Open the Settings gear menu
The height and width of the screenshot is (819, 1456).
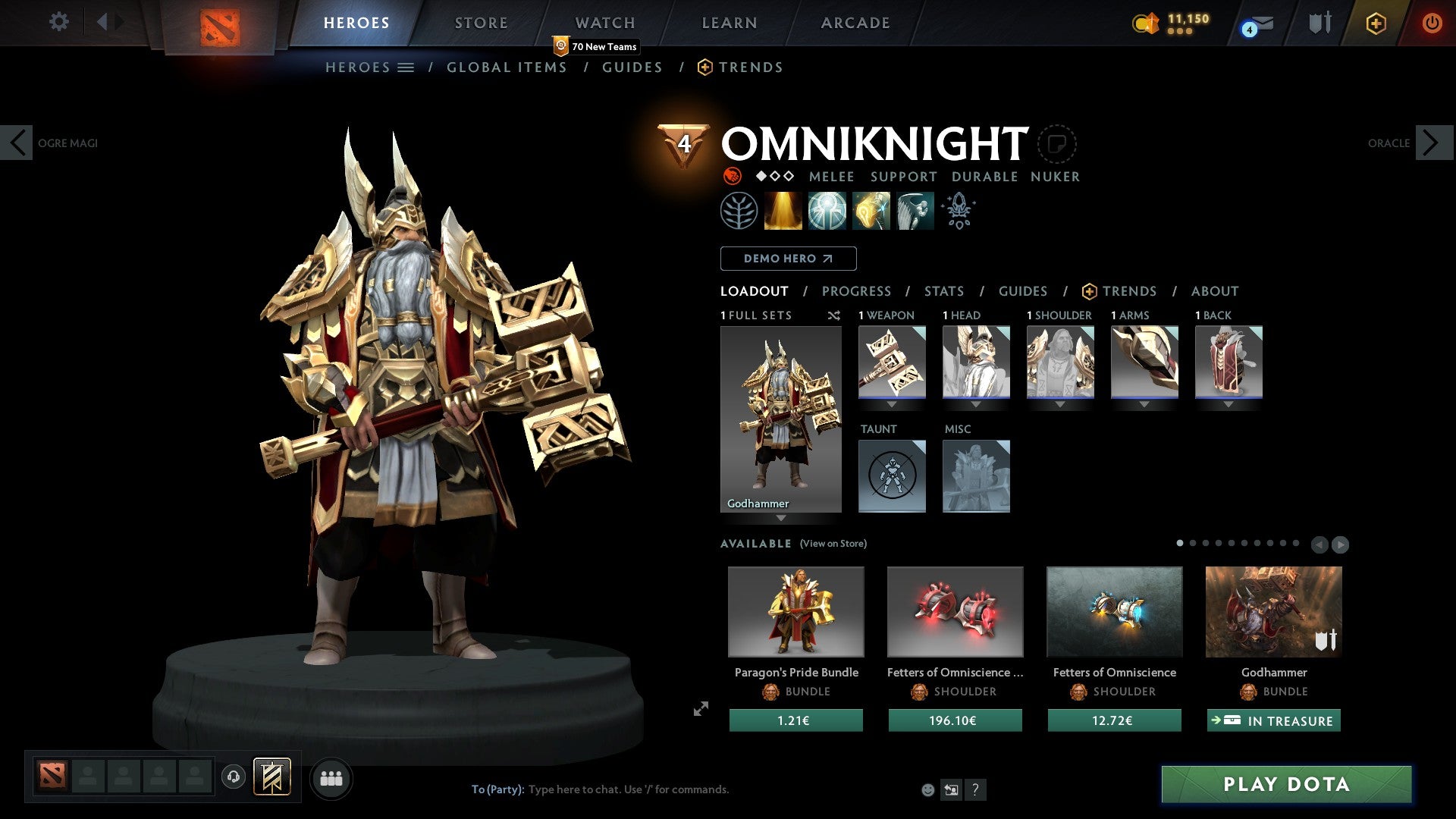[x=58, y=22]
